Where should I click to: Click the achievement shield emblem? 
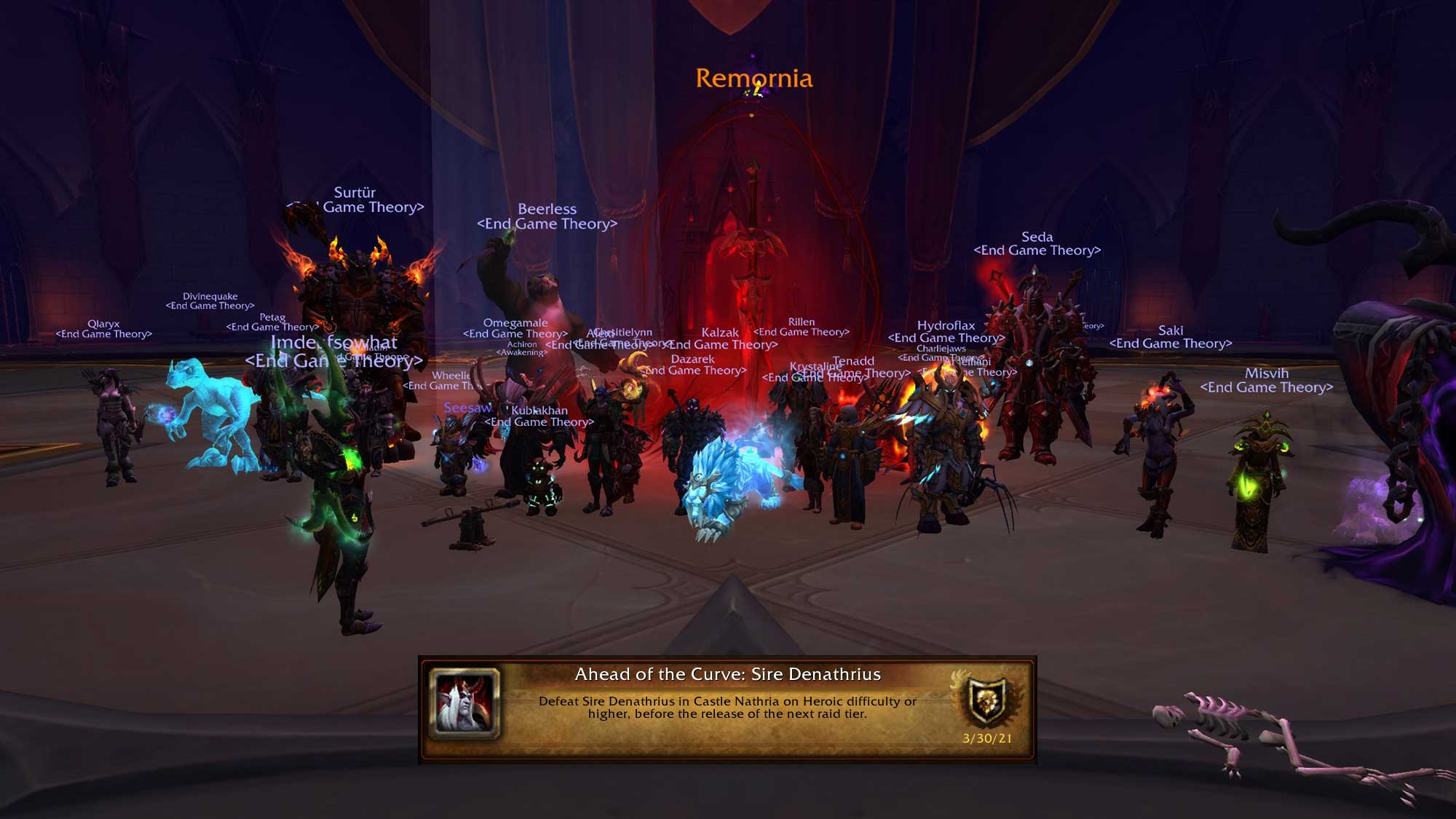[987, 700]
